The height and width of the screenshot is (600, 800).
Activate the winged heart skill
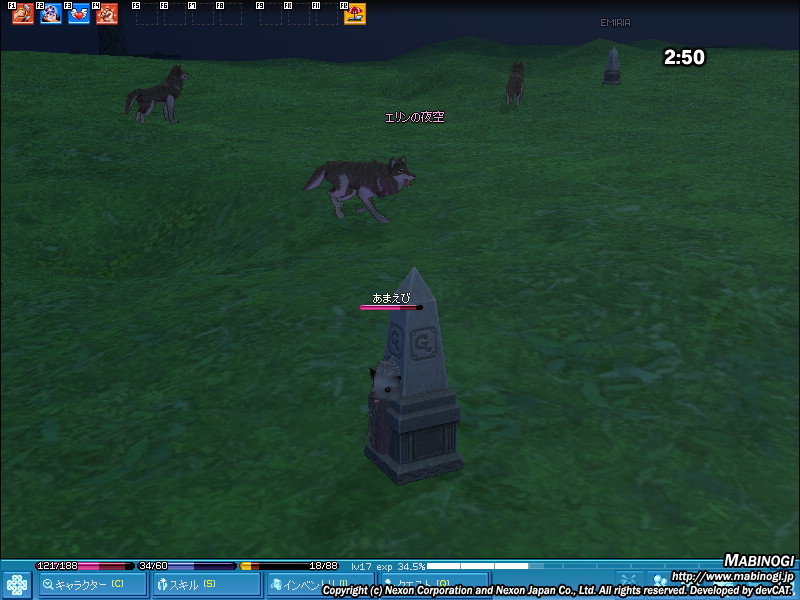coord(79,14)
